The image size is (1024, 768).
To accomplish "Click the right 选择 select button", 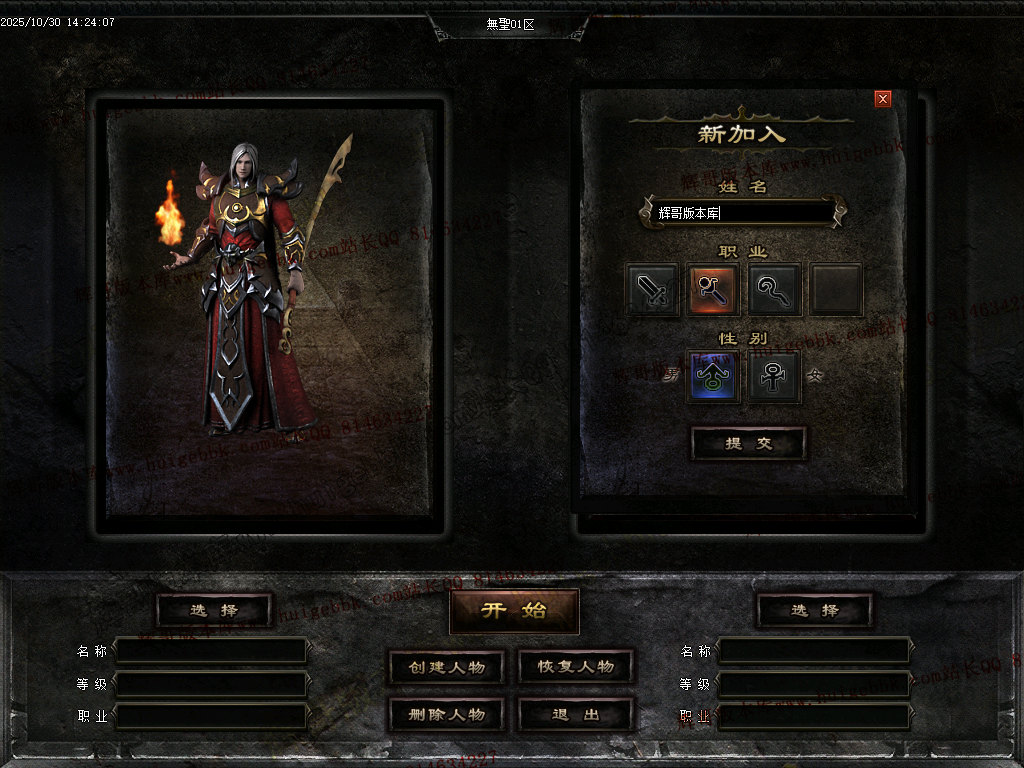I will 815,610.
